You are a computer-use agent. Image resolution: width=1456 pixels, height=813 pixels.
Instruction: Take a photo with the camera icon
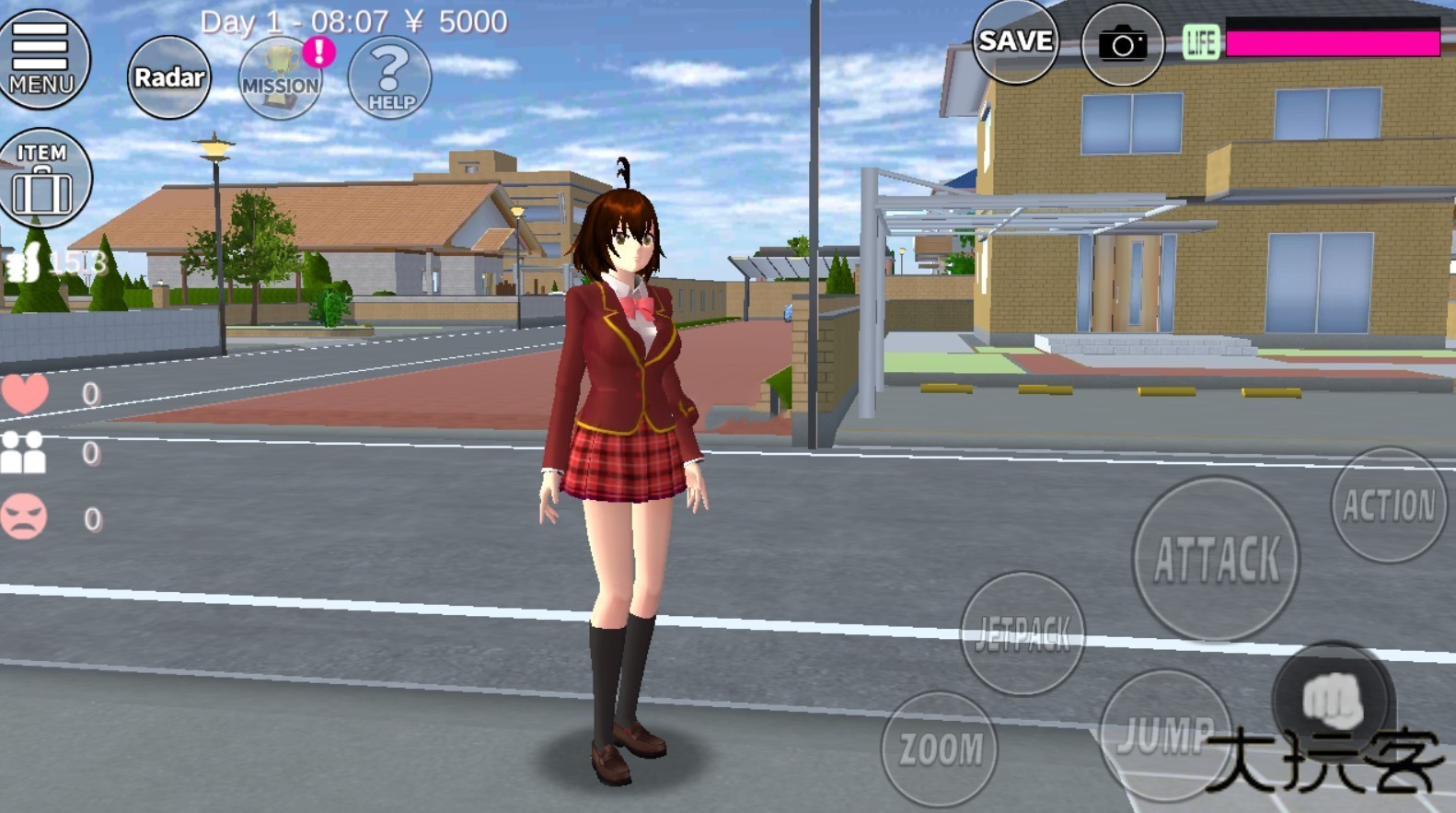coord(1121,41)
